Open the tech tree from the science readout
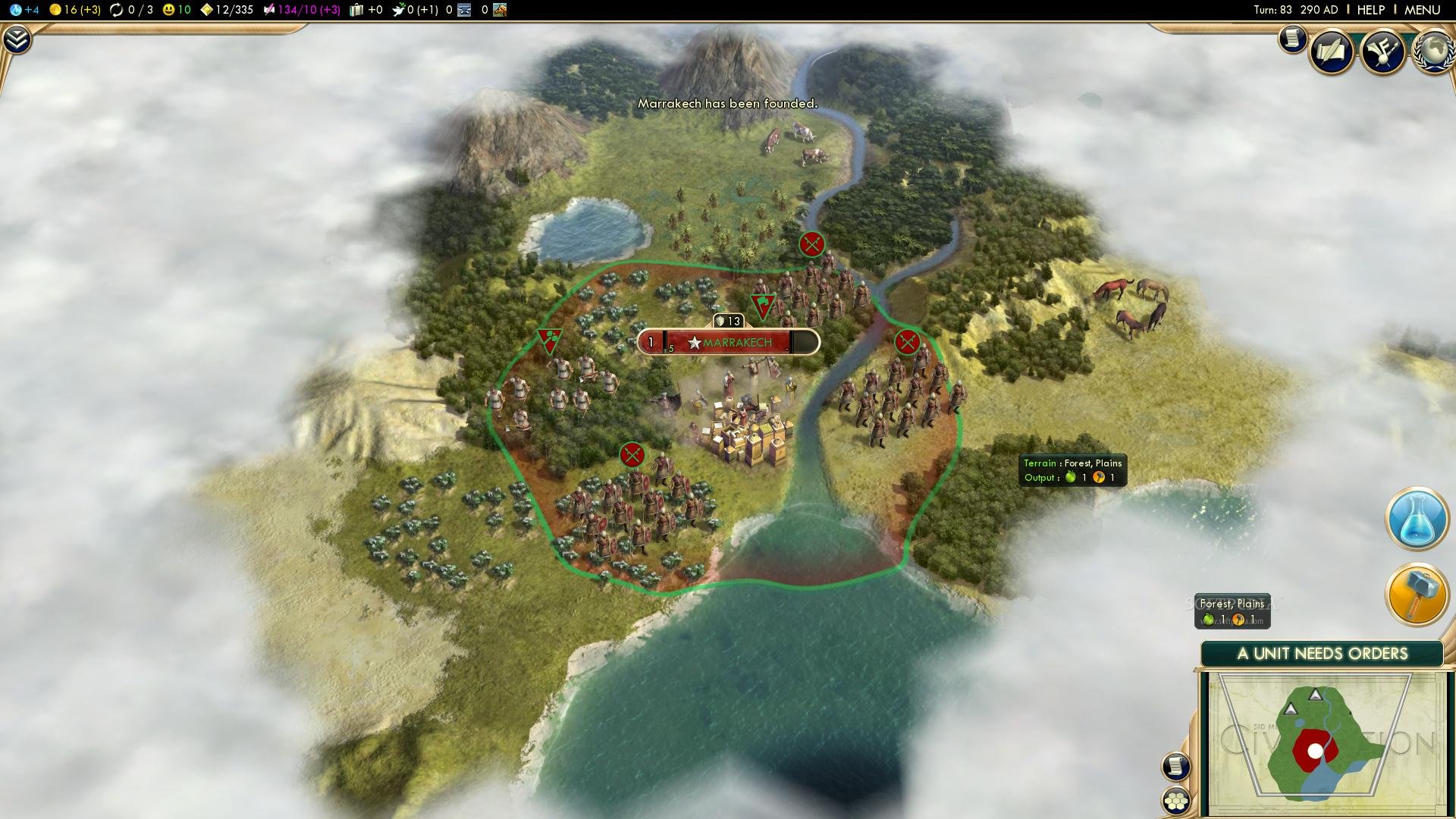Screen dimensions: 1456x819 coord(24,10)
